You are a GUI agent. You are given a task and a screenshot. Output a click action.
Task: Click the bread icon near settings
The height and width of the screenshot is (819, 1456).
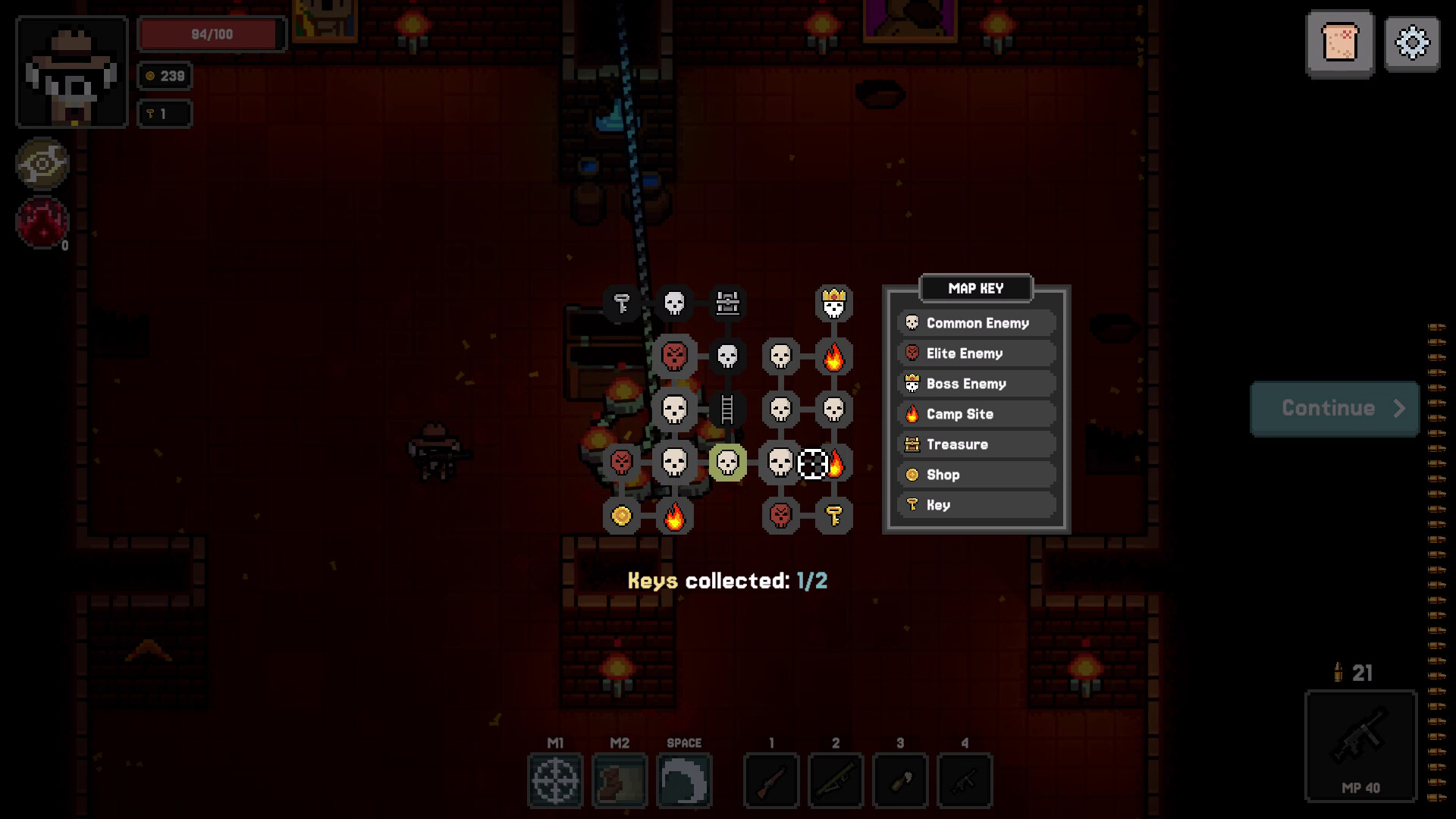pyautogui.click(x=1341, y=43)
